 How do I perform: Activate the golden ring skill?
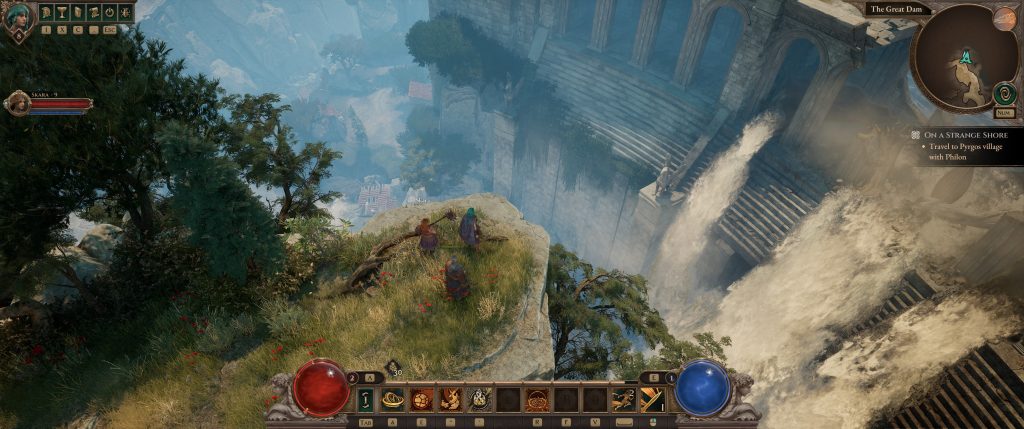click(393, 400)
